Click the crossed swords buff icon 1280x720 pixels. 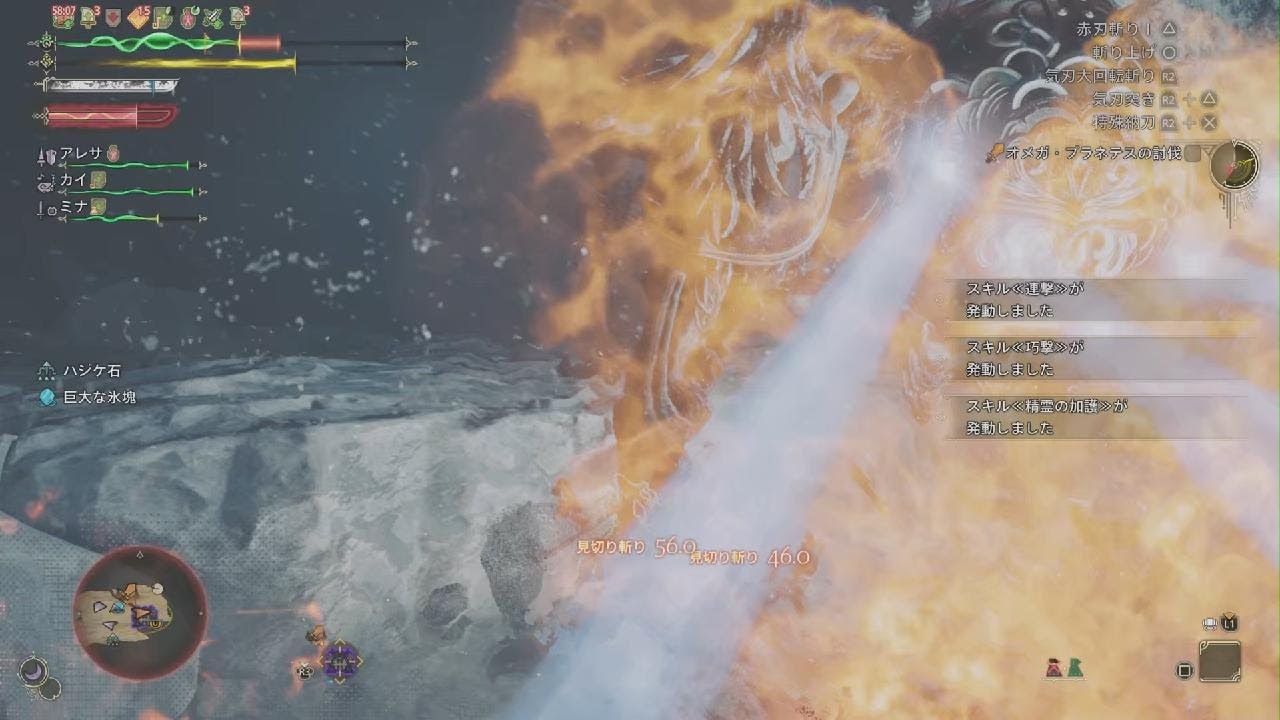tap(211, 16)
